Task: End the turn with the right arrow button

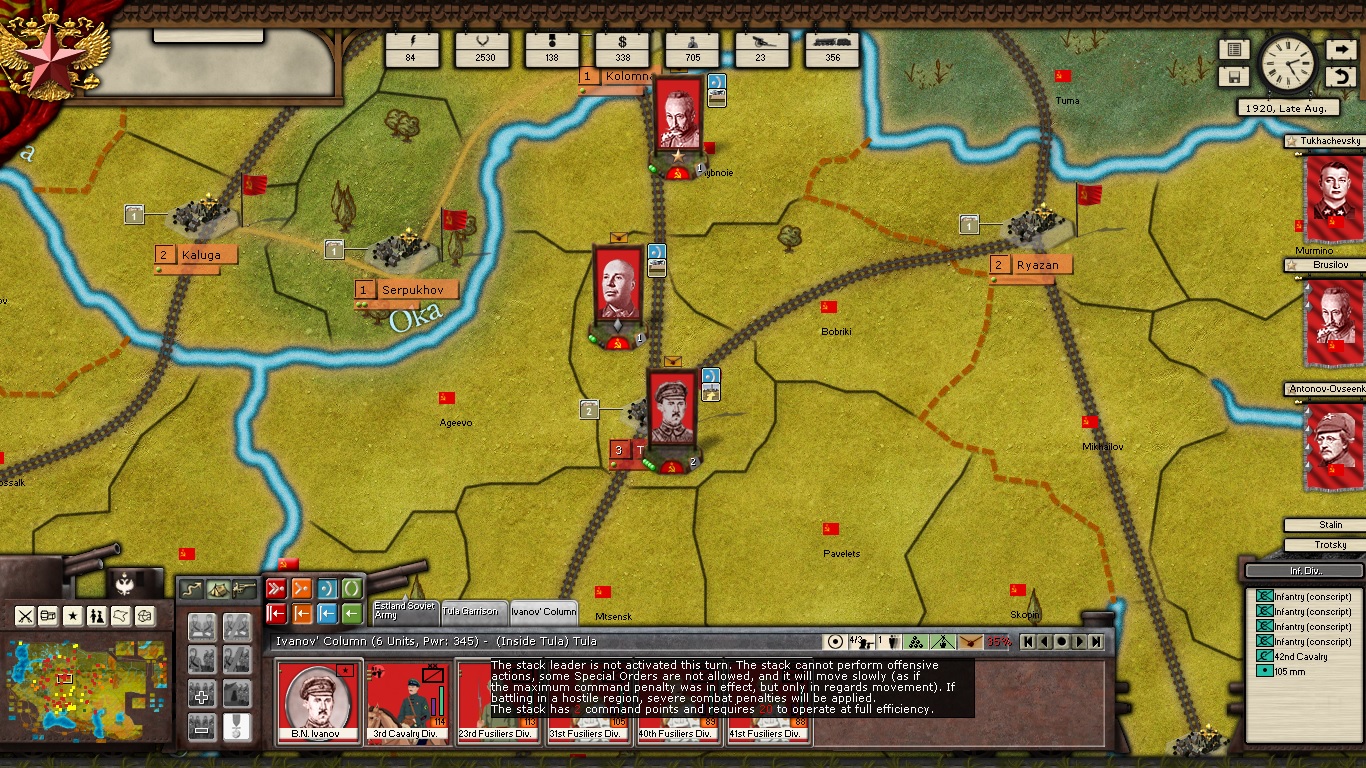Action: pos(1340,50)
